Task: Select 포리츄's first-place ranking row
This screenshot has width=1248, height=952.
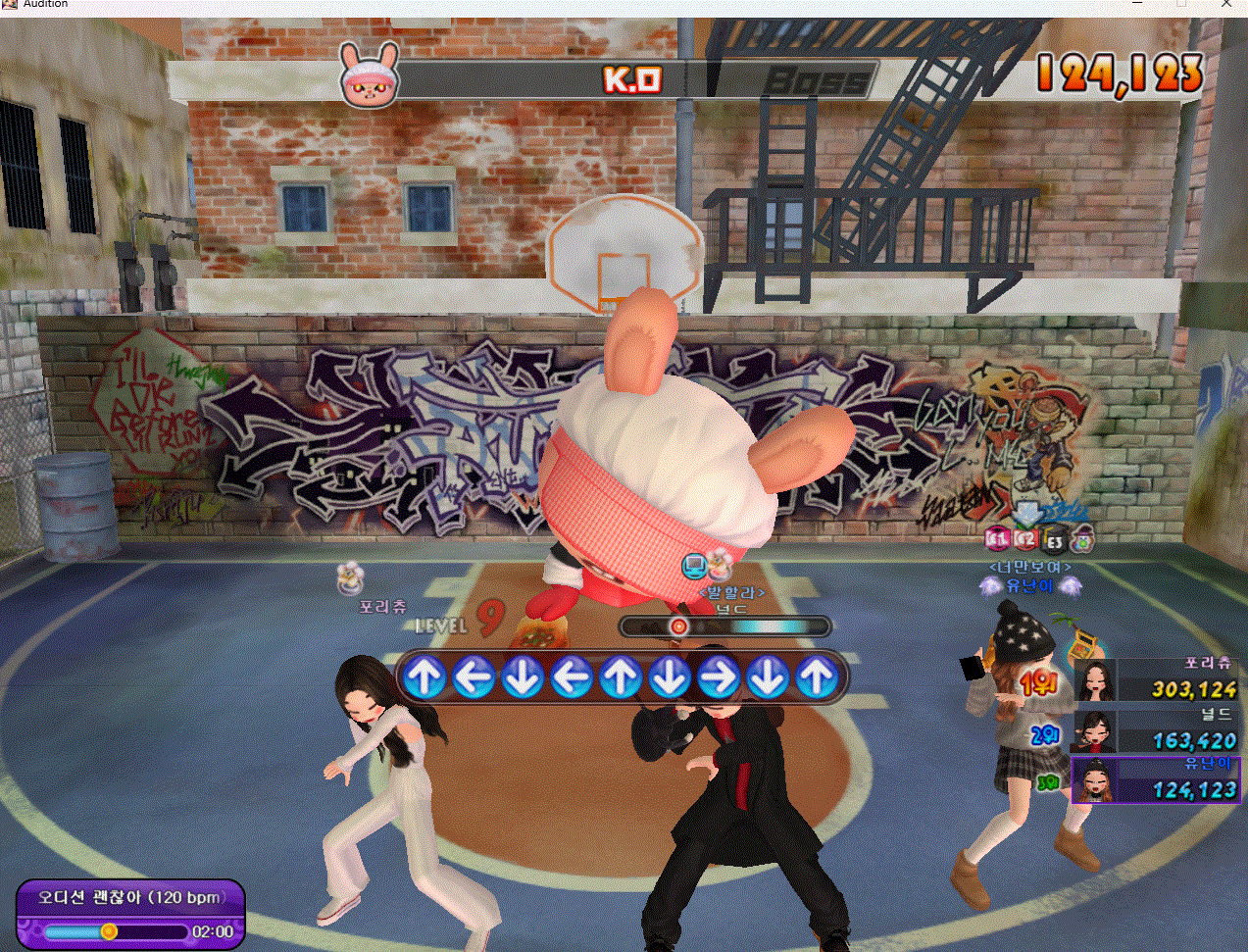Action: pos(1157,679)
